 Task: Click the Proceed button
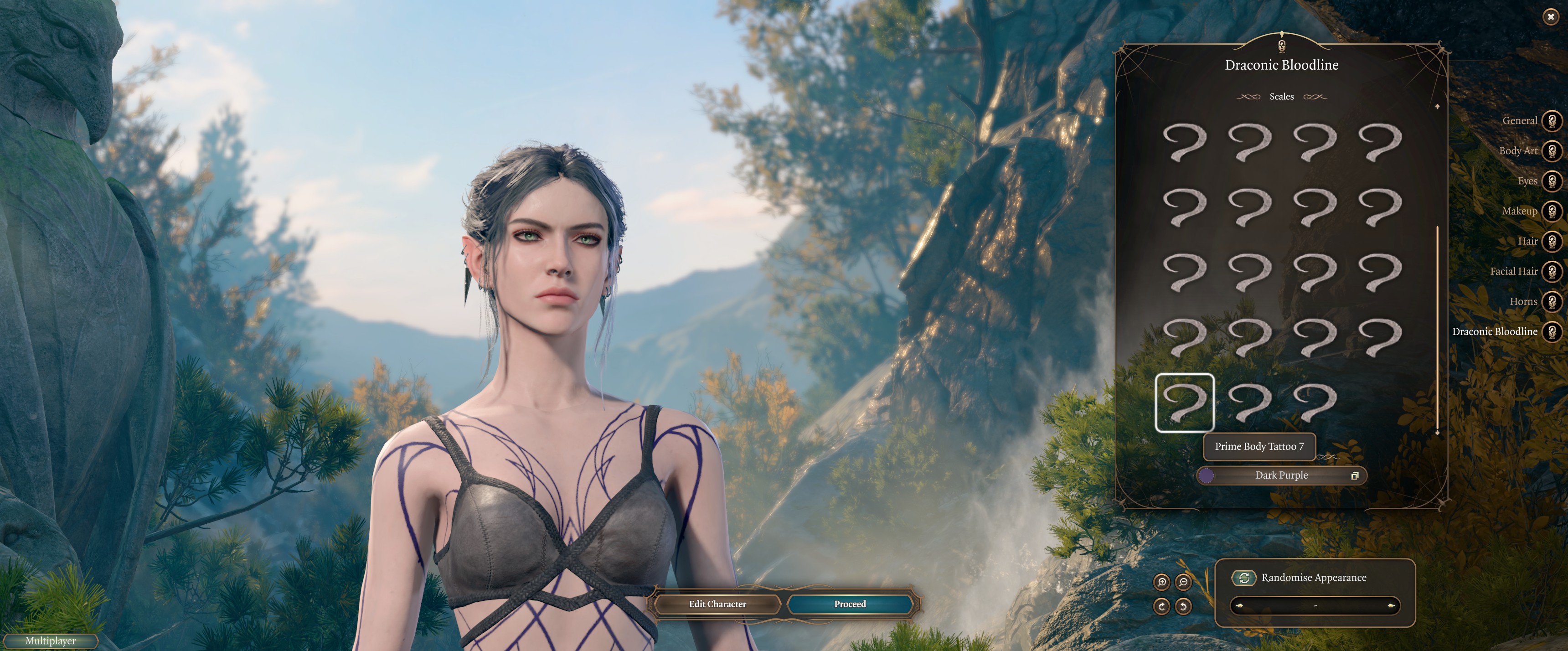(x=850, y=604)
